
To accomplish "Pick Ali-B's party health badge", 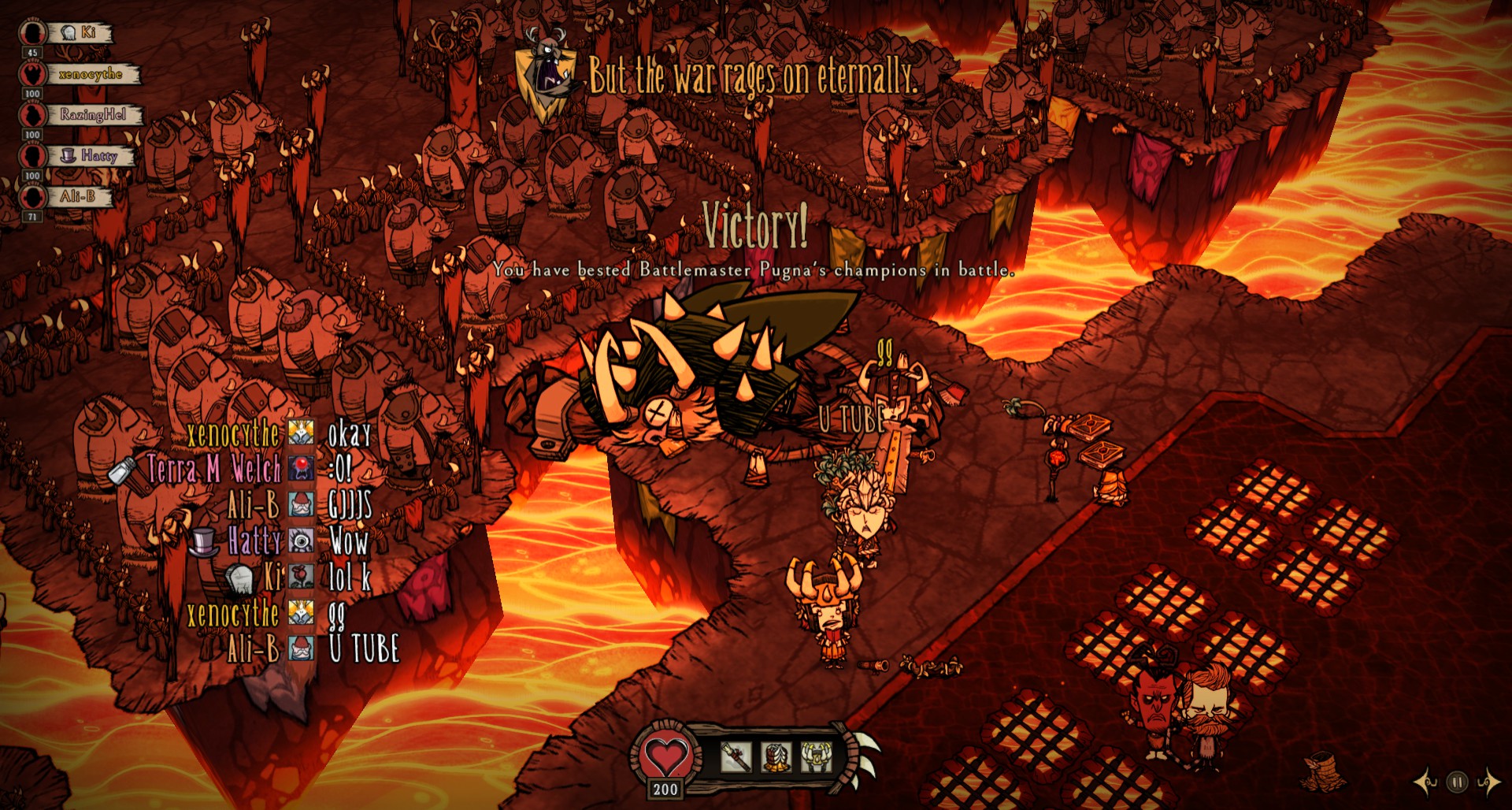I will pyautogui.click(x=33, y=197).
